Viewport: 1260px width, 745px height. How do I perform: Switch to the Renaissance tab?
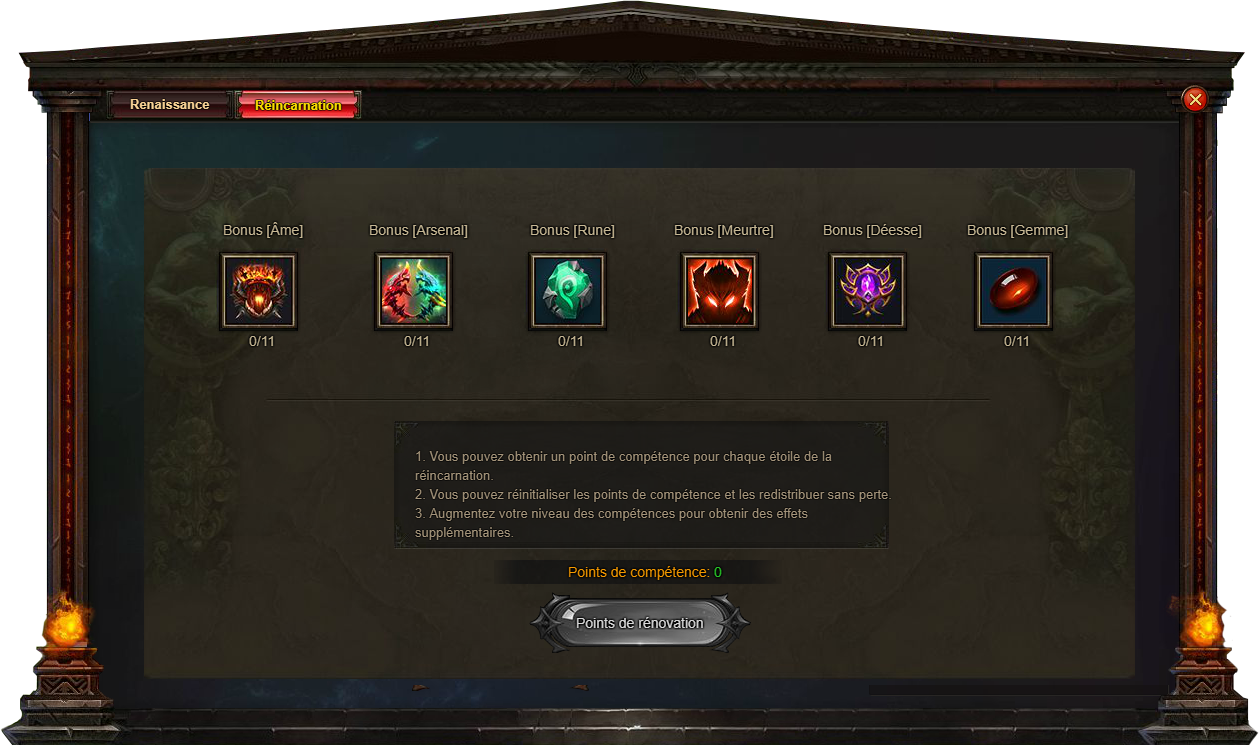tap(170, 105)
